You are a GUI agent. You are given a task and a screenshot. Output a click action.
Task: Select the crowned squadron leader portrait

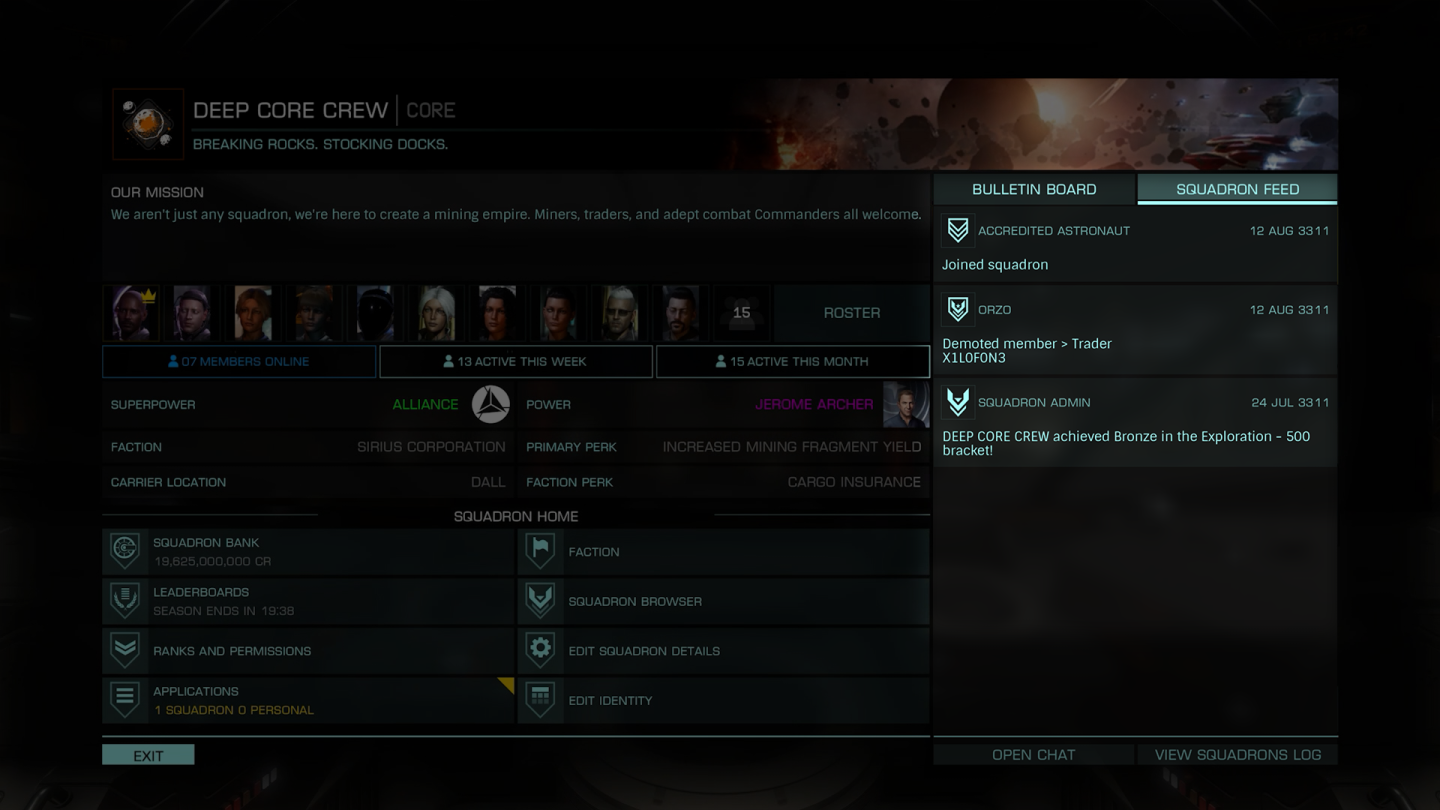click(132, 313)
